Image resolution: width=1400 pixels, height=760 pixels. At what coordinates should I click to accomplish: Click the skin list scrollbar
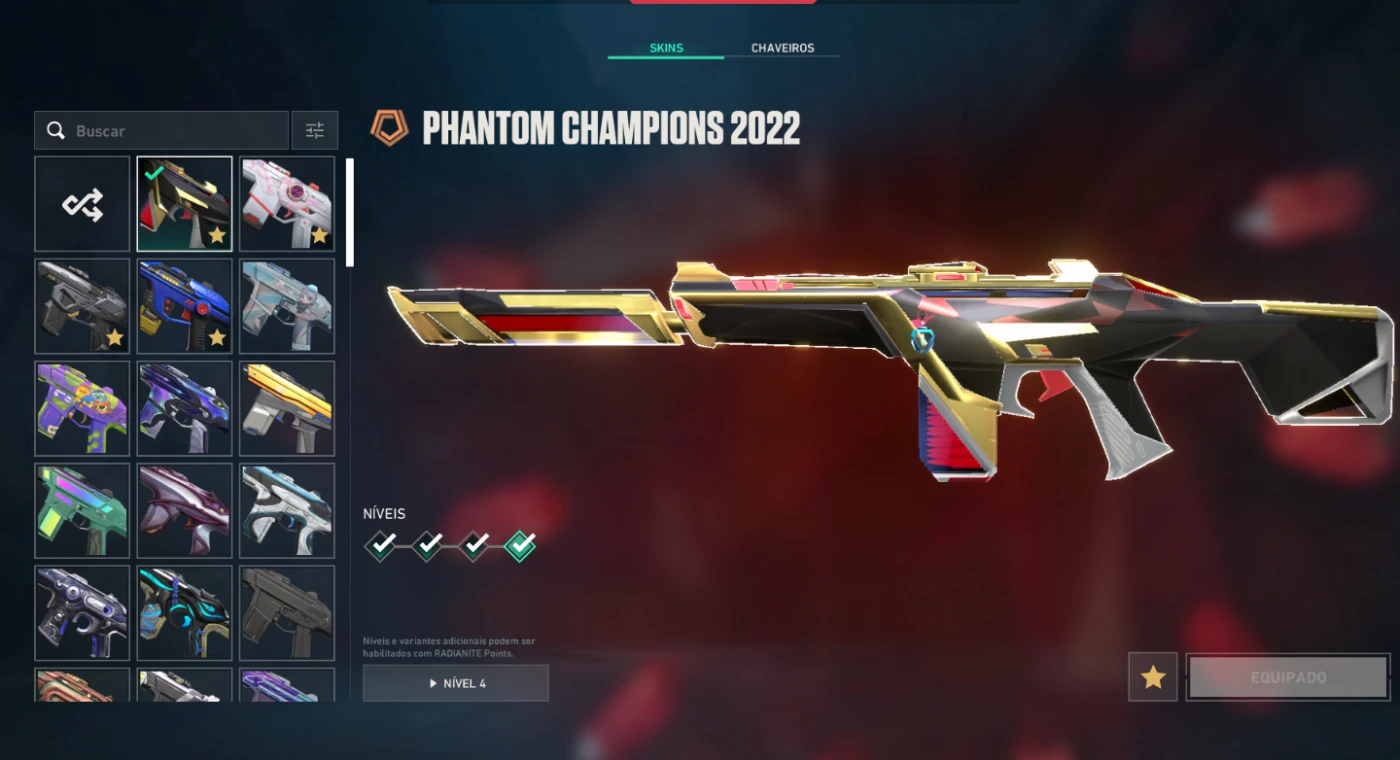pyautogui.click(x=350, y=212)
